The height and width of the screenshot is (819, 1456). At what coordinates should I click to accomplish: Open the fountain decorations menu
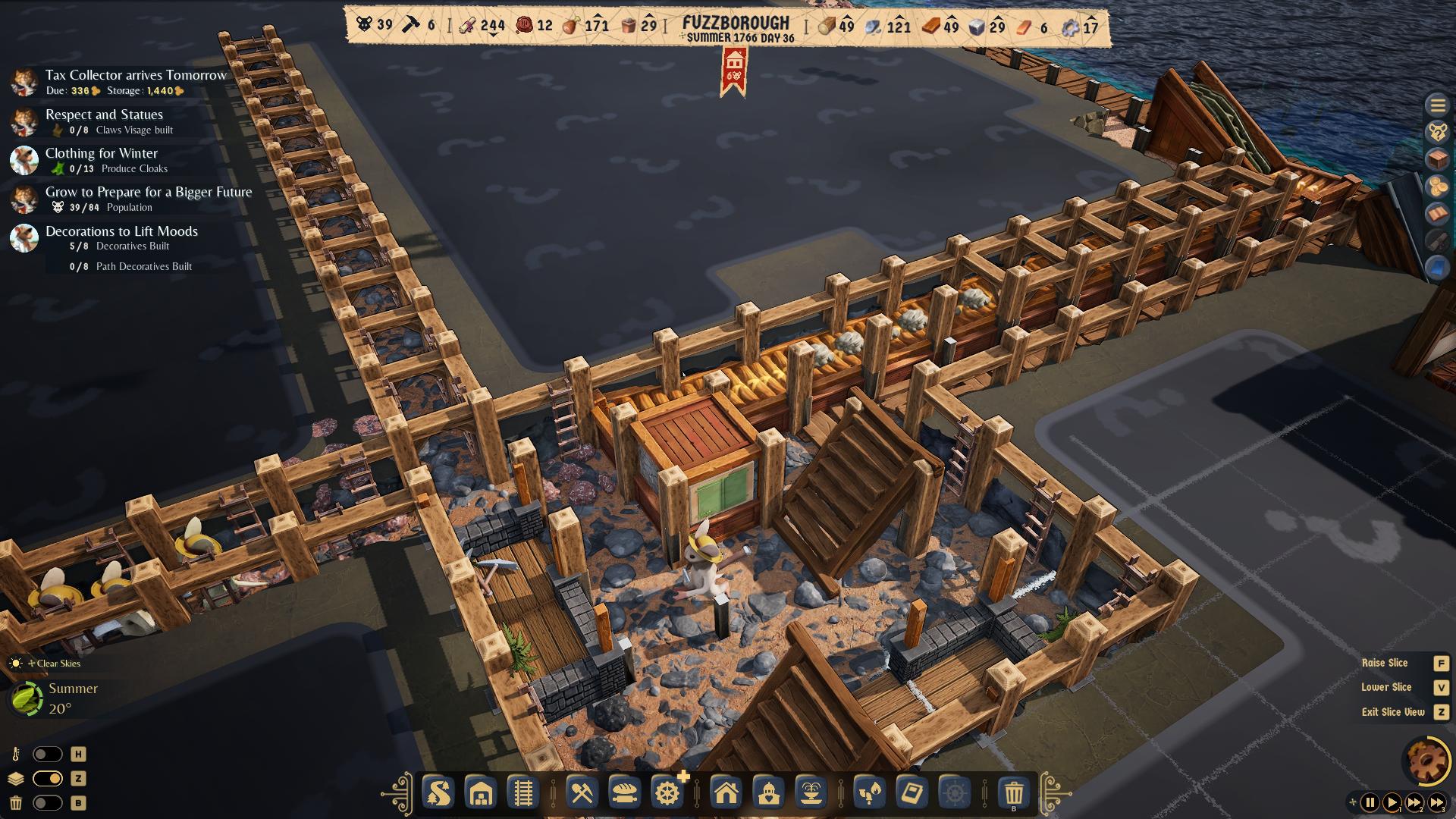(811, 794)
